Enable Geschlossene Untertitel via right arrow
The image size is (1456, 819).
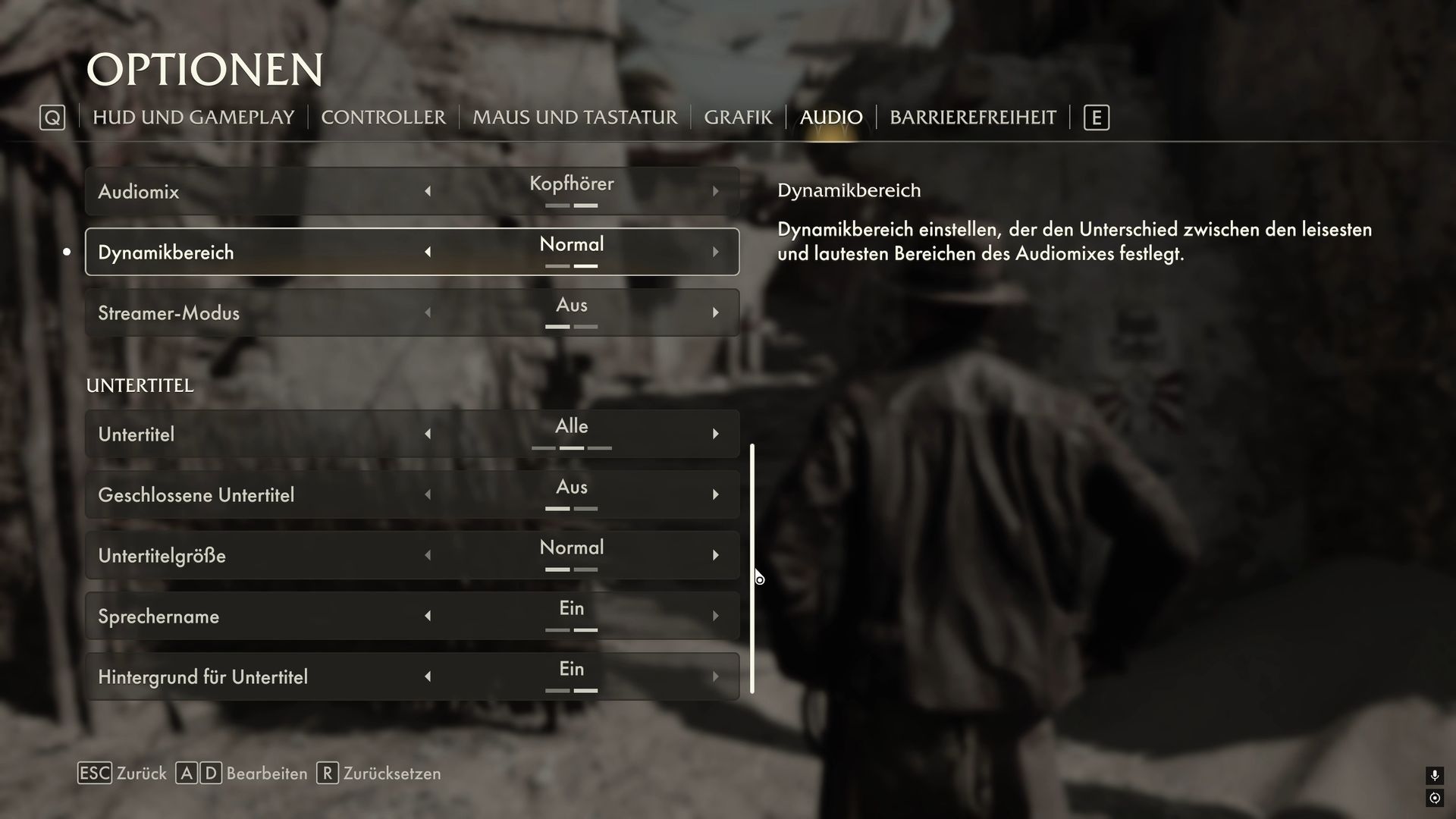click(x=715, y=494)
